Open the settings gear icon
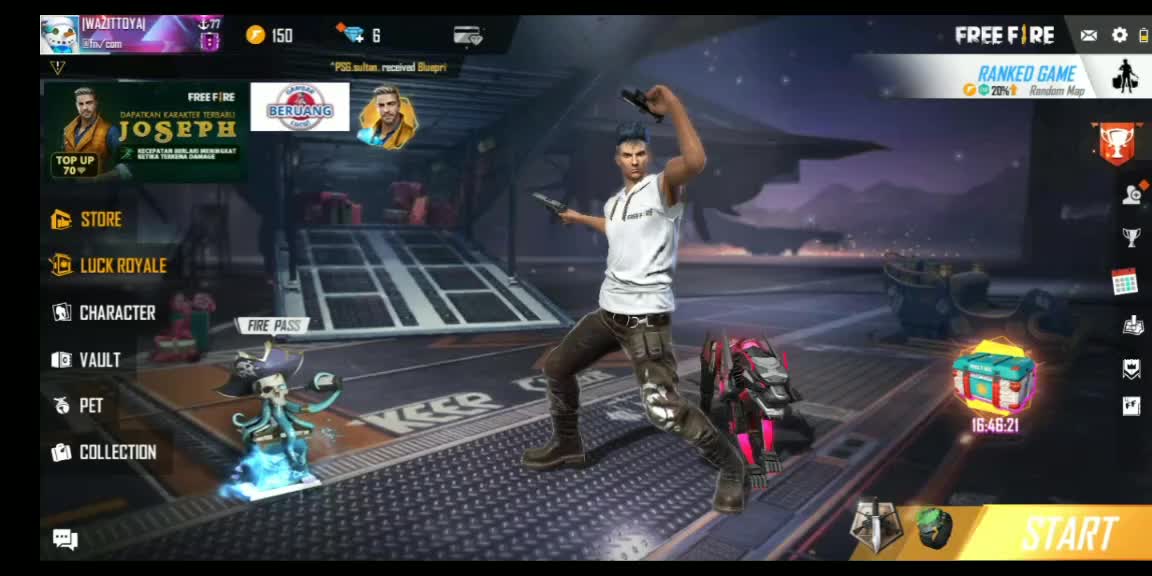This screenshot has height=576, width=1152. [1119, 36]
